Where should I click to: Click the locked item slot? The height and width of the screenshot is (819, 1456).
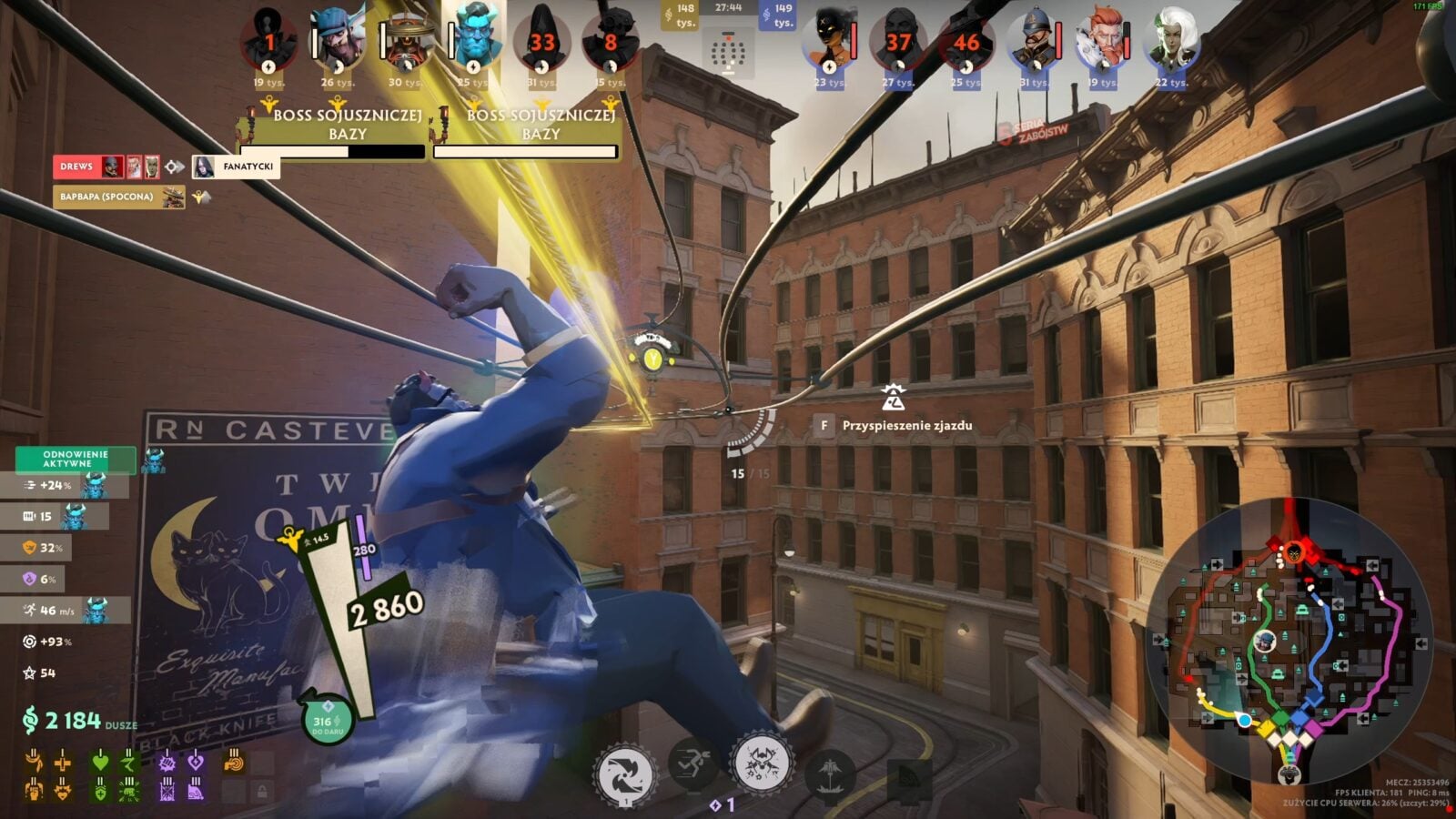[262, 791]
